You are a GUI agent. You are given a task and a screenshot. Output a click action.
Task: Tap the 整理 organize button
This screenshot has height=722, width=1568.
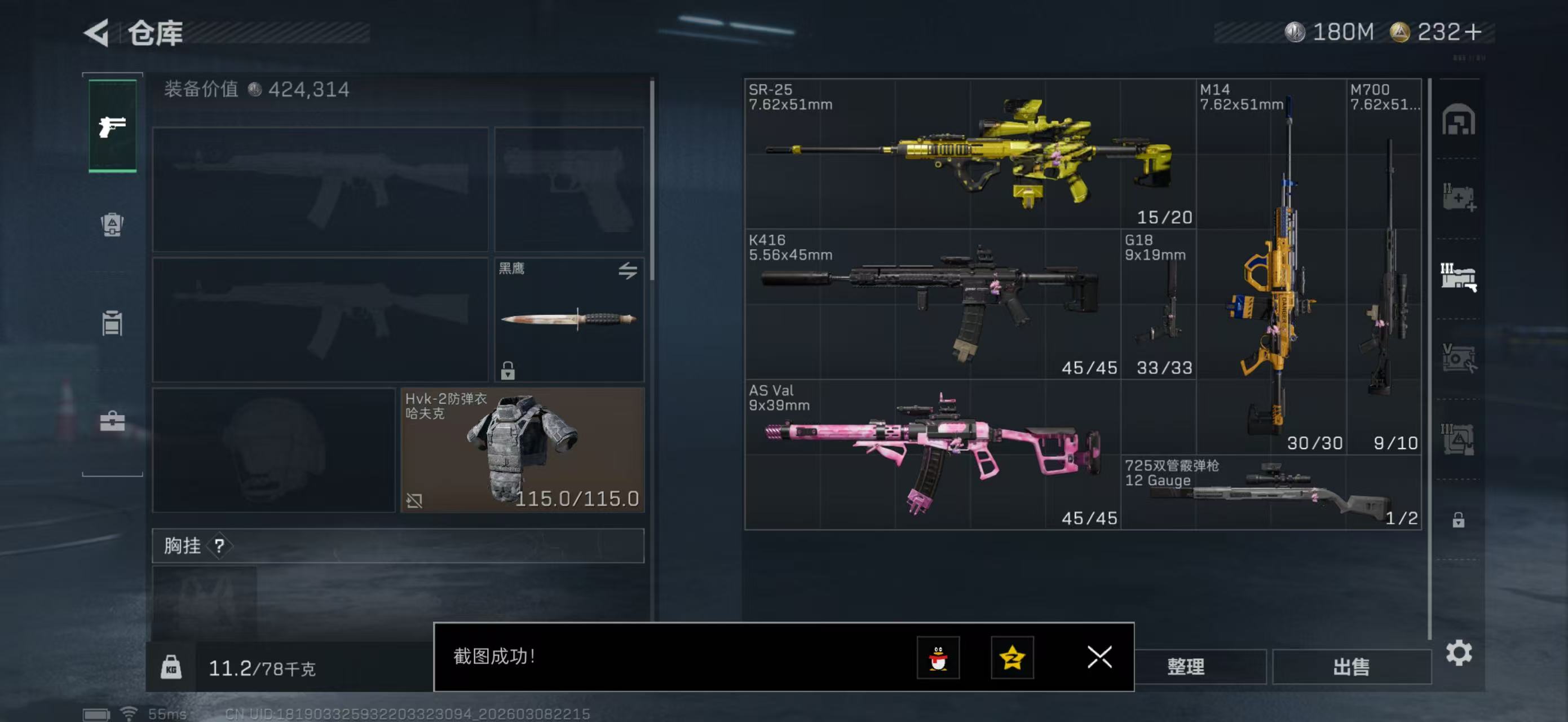(x=1186, y=666)
